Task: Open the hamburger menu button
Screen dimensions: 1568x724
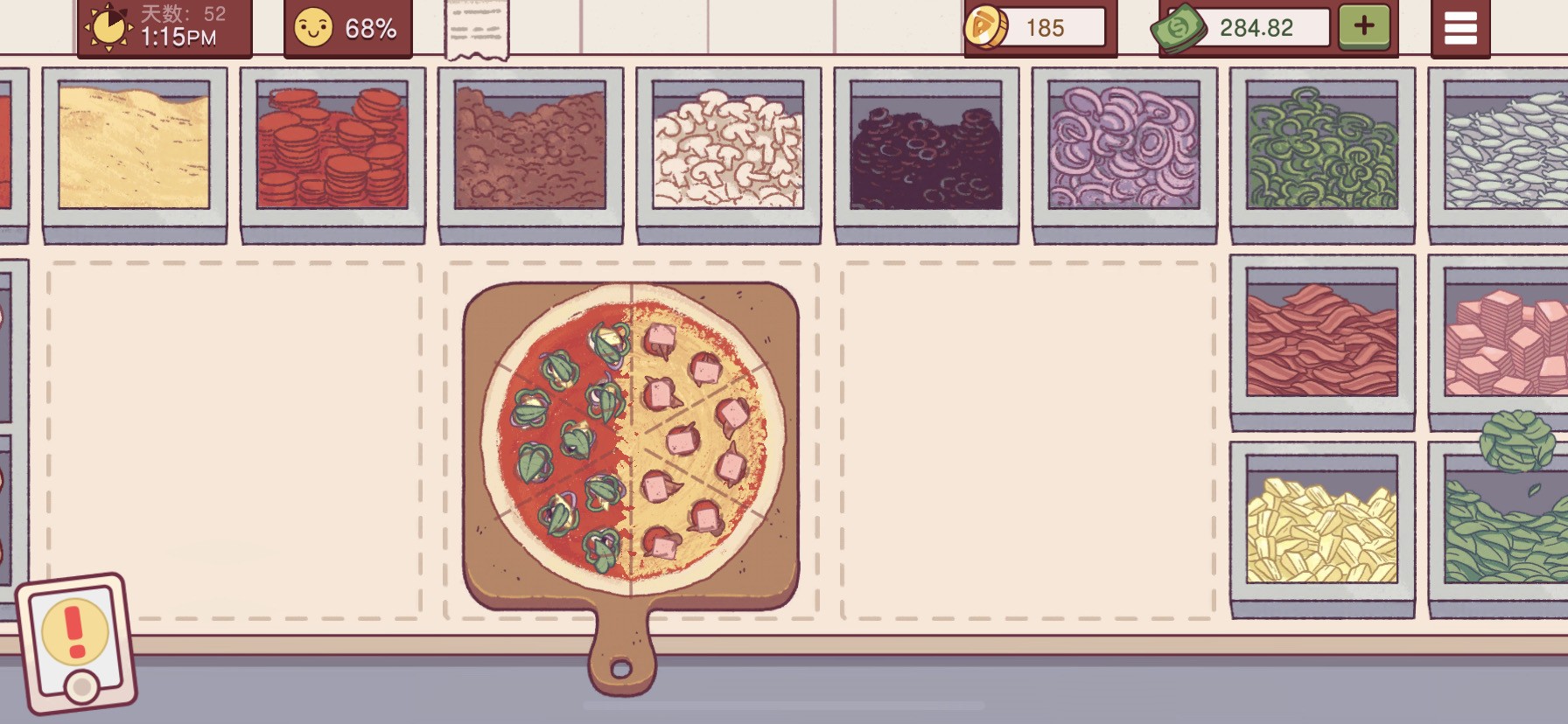Action: [x=1459, y=28]
